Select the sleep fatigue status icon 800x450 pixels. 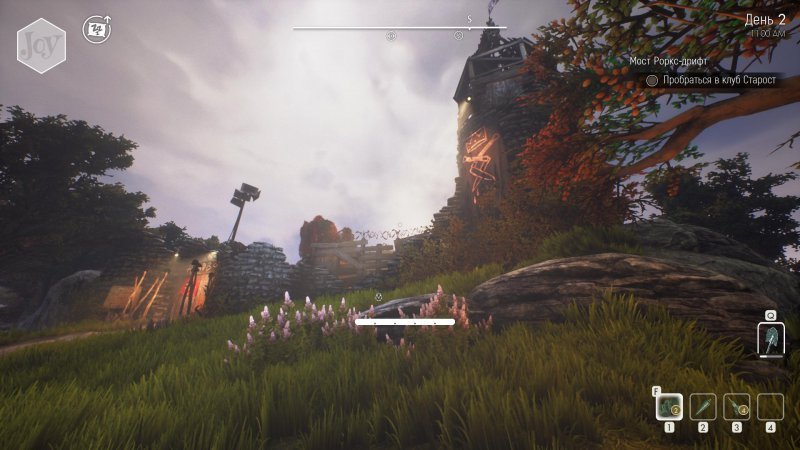point(96,28)
